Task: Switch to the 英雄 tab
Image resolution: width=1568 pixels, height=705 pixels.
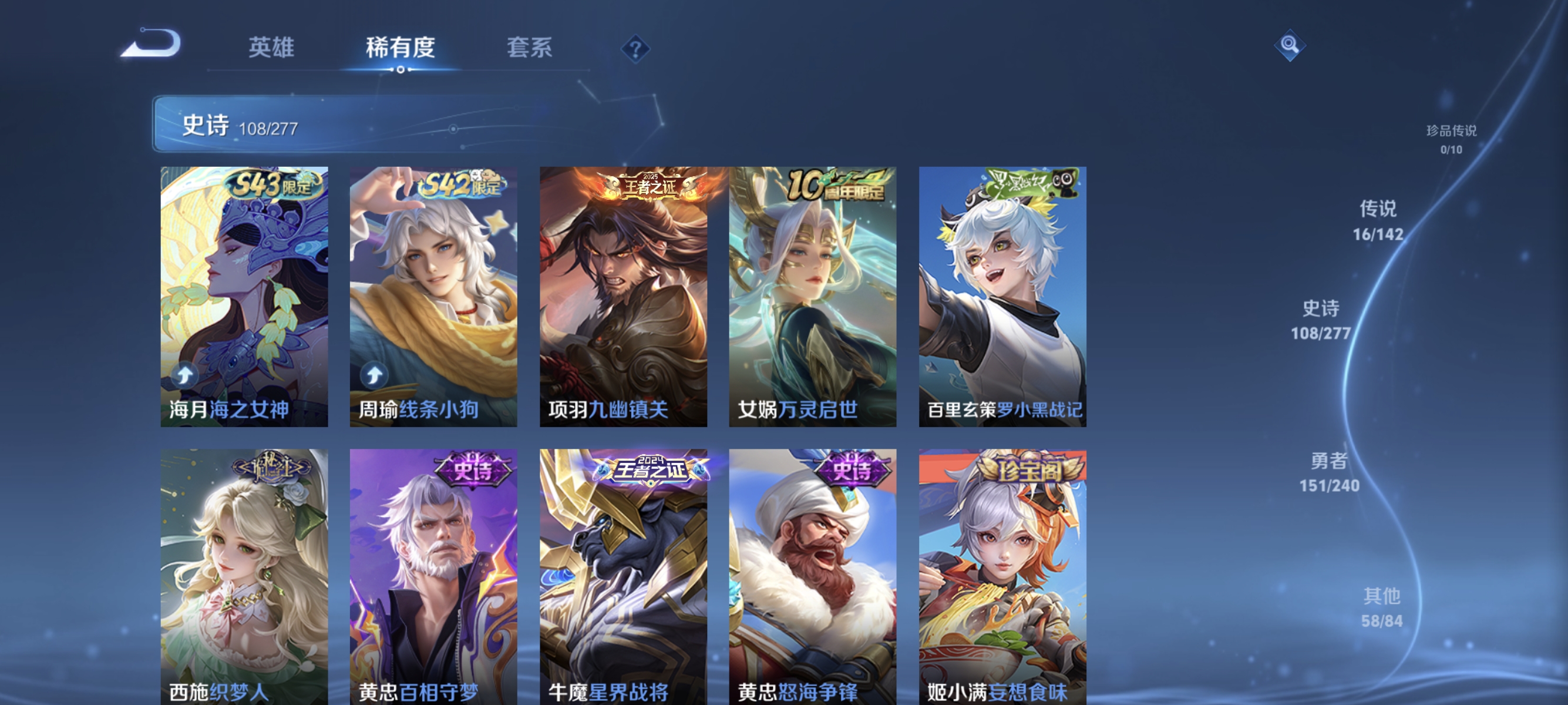Action: (x=271, y=49)
